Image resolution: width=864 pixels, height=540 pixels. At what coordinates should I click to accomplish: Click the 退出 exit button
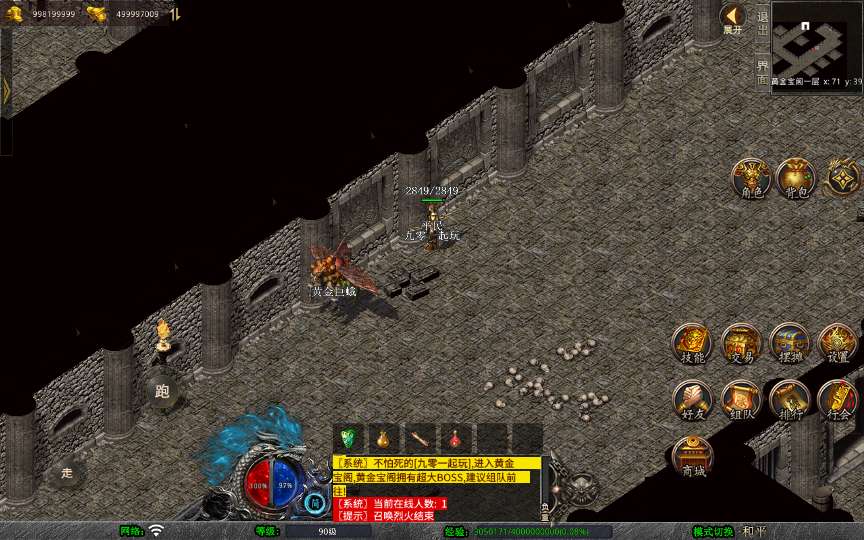(763, 22)
